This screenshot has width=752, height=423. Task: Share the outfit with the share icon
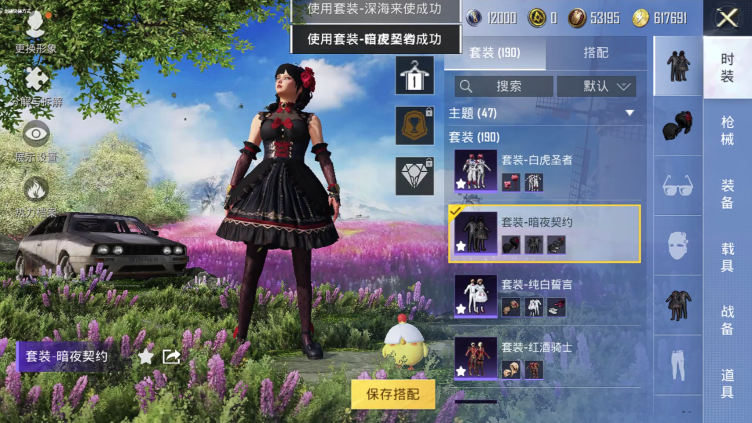171,355
